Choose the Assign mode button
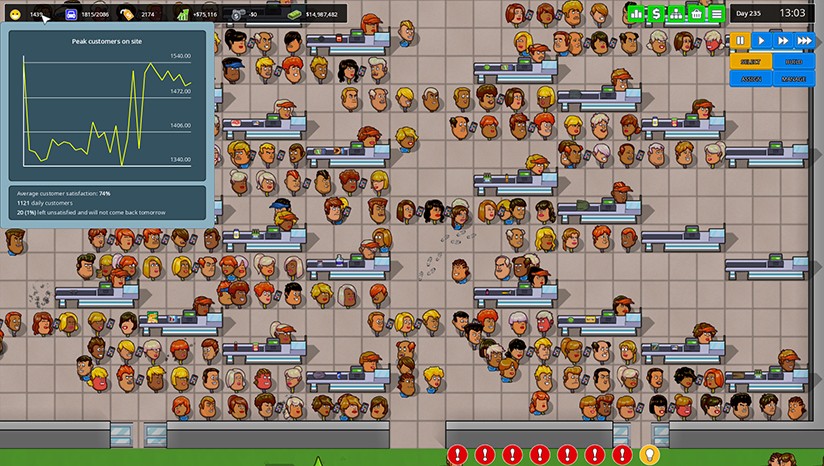 [x=750, y=78]
